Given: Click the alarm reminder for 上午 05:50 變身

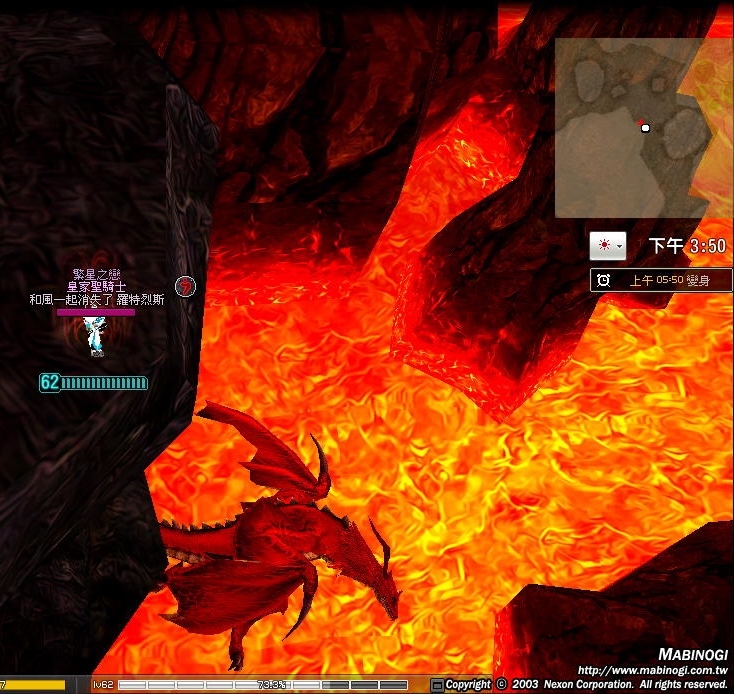Looking at the screenshot, I should click(x=661, y=280).
